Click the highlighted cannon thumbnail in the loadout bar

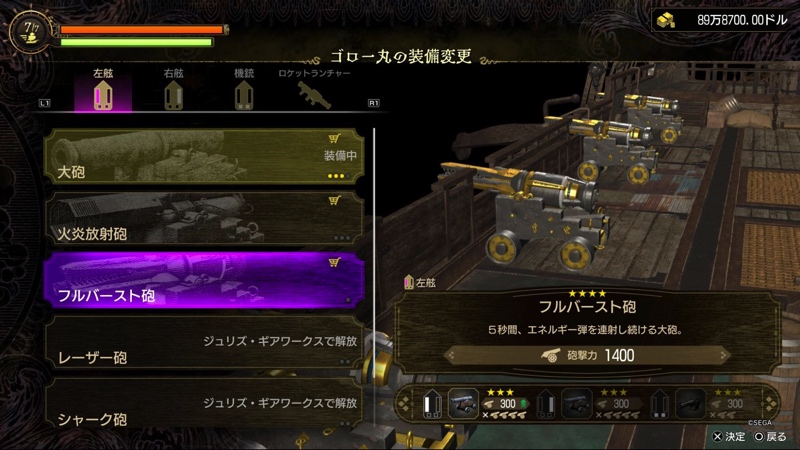pos(463,404)
